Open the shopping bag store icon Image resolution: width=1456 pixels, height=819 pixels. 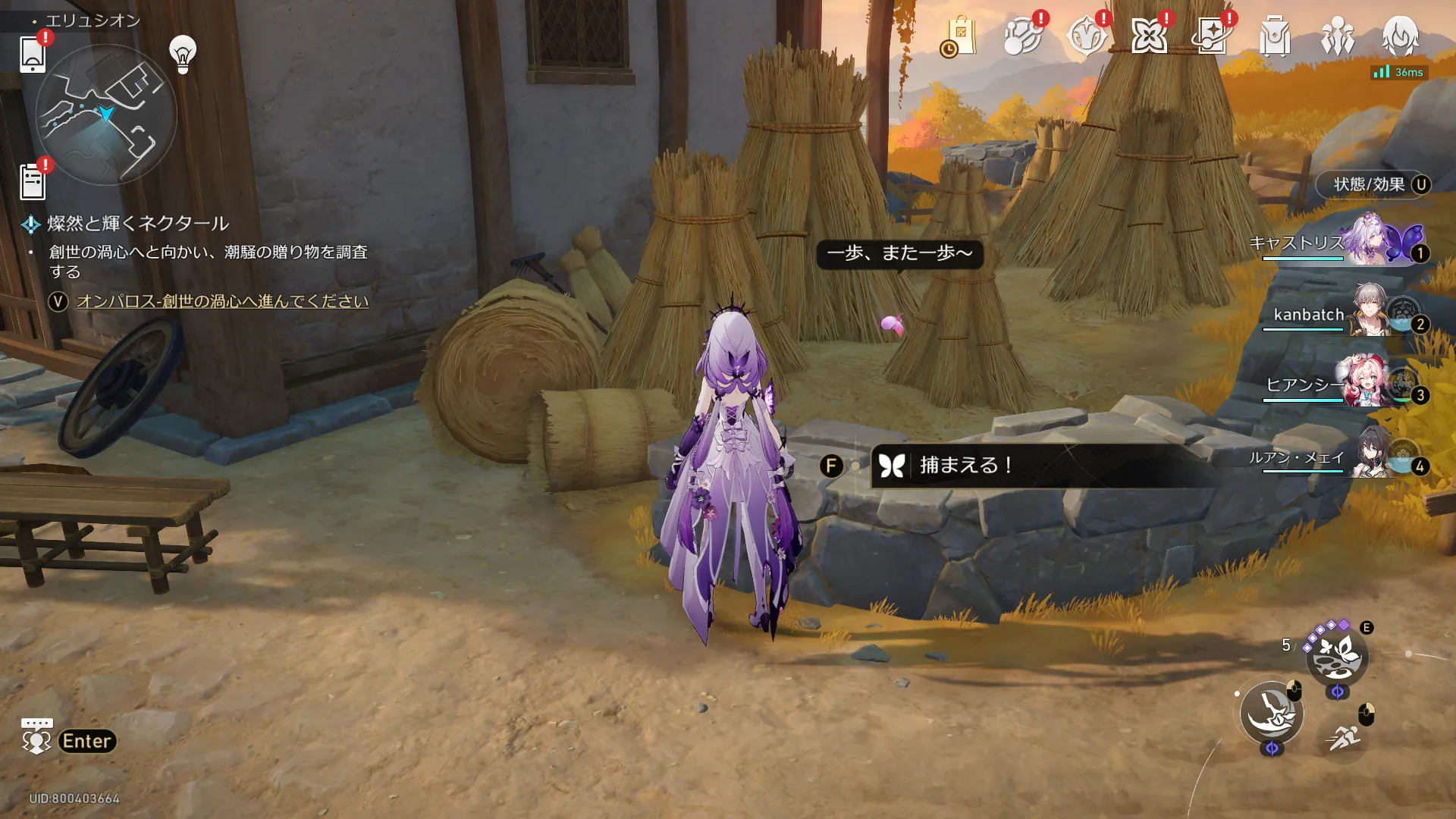[959, 36]
